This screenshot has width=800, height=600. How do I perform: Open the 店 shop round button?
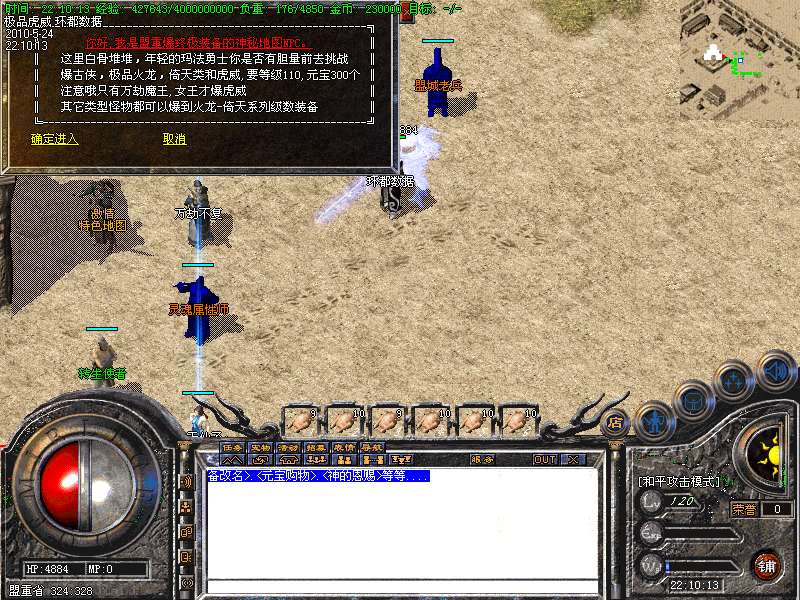tap(615, 422)
